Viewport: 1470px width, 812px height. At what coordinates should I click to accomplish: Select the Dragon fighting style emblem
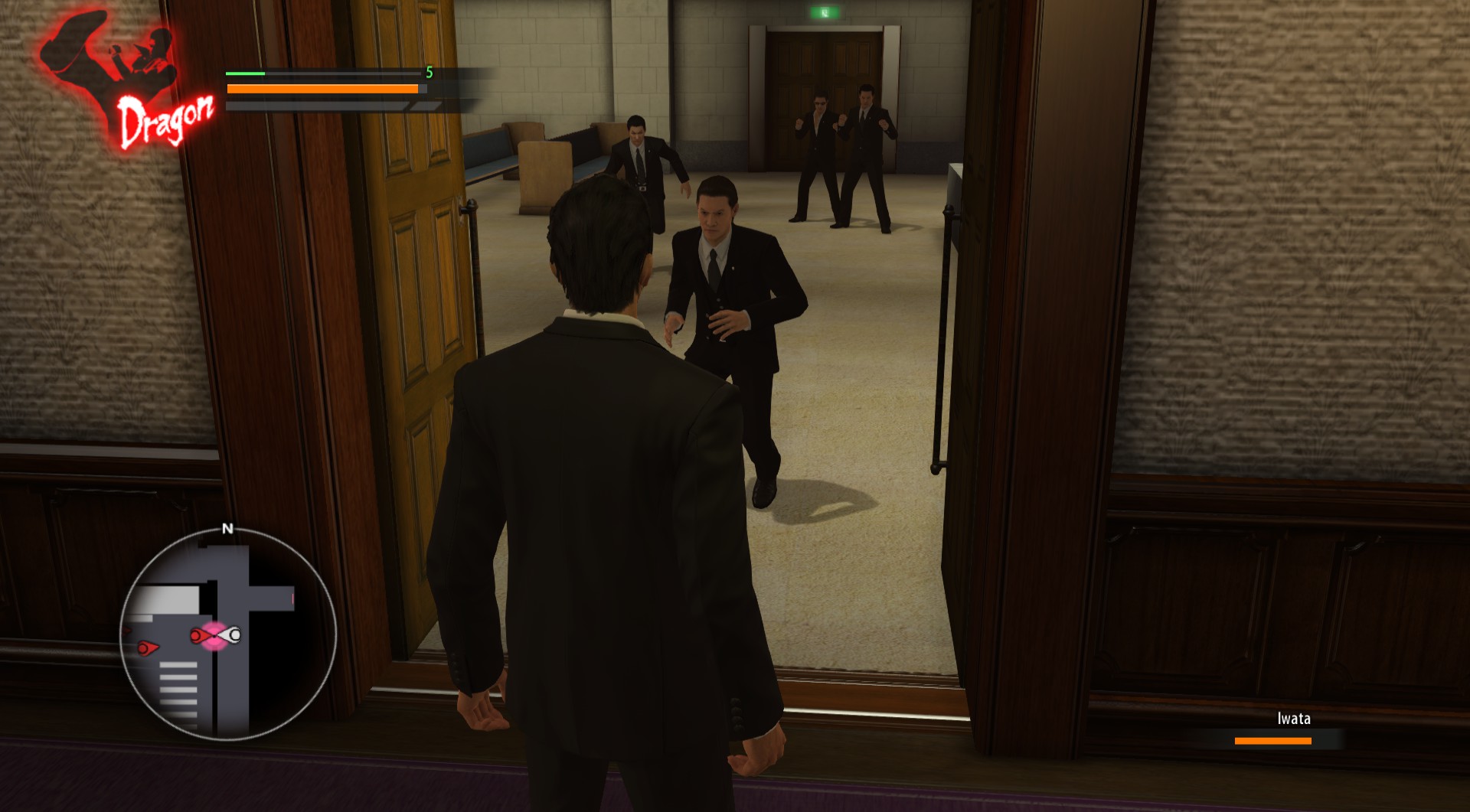click(x=126, y=83)
